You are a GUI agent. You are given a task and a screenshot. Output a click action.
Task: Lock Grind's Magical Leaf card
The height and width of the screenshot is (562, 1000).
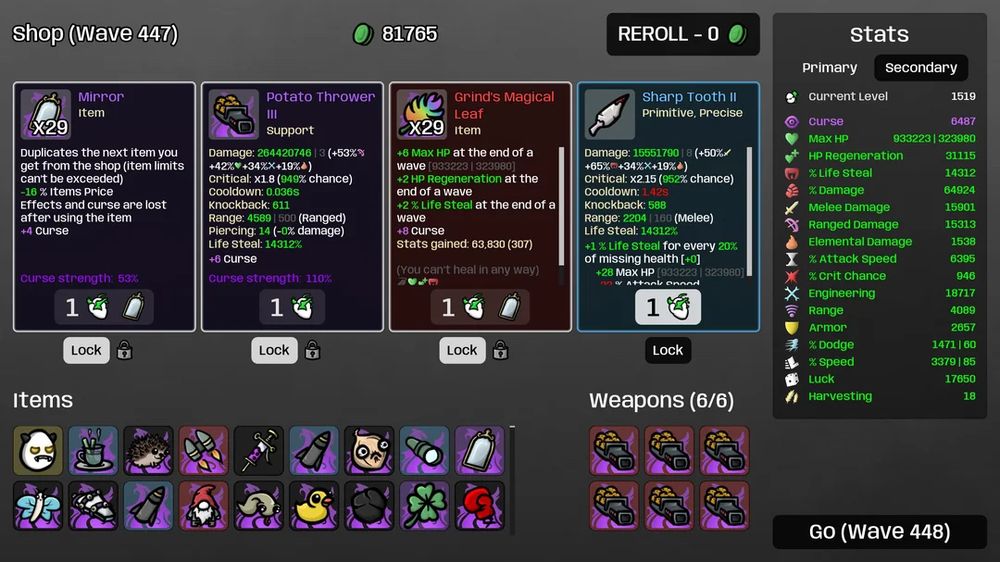coord(462,350)
